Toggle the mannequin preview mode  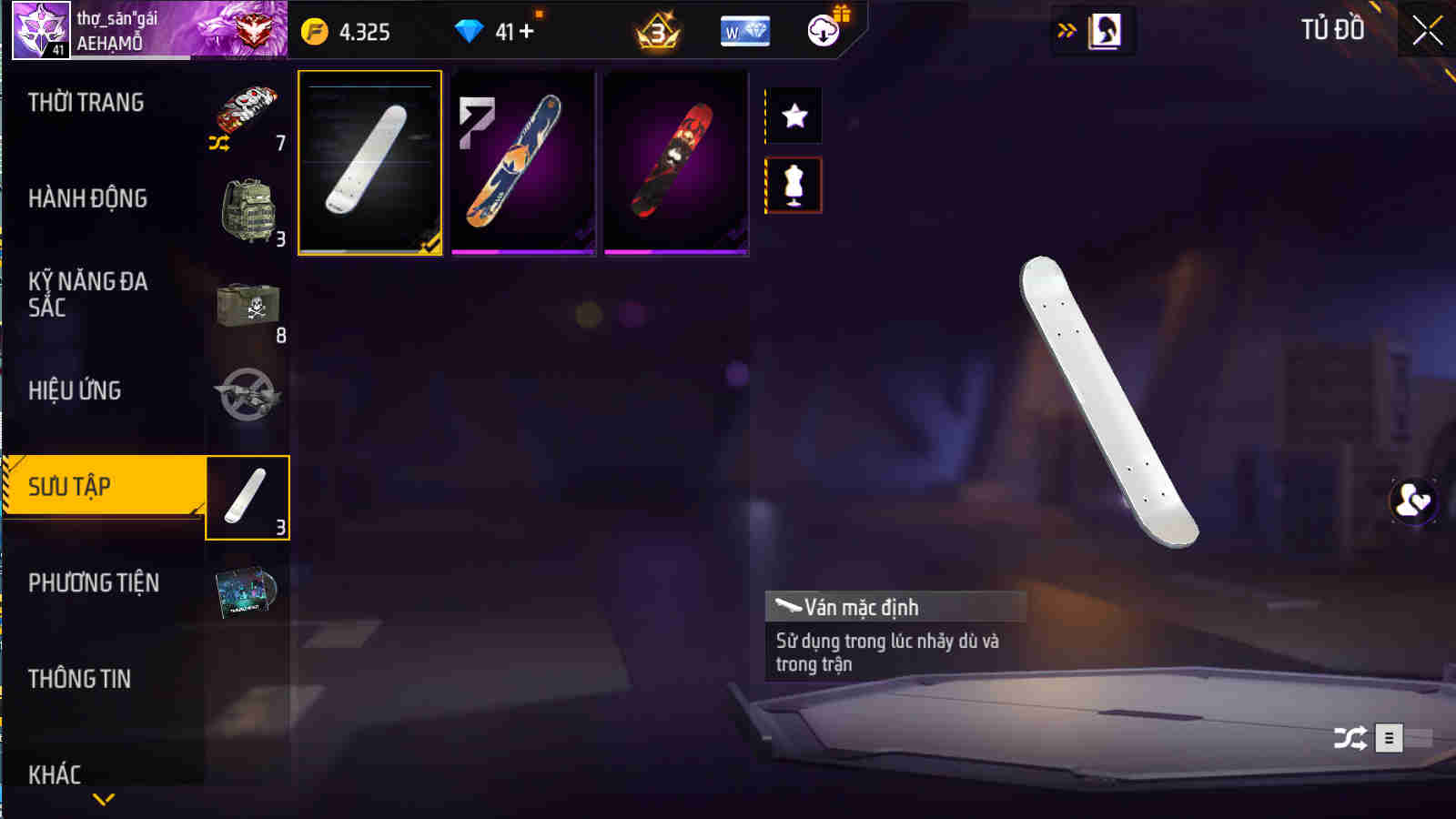click(x=794, y=184)
